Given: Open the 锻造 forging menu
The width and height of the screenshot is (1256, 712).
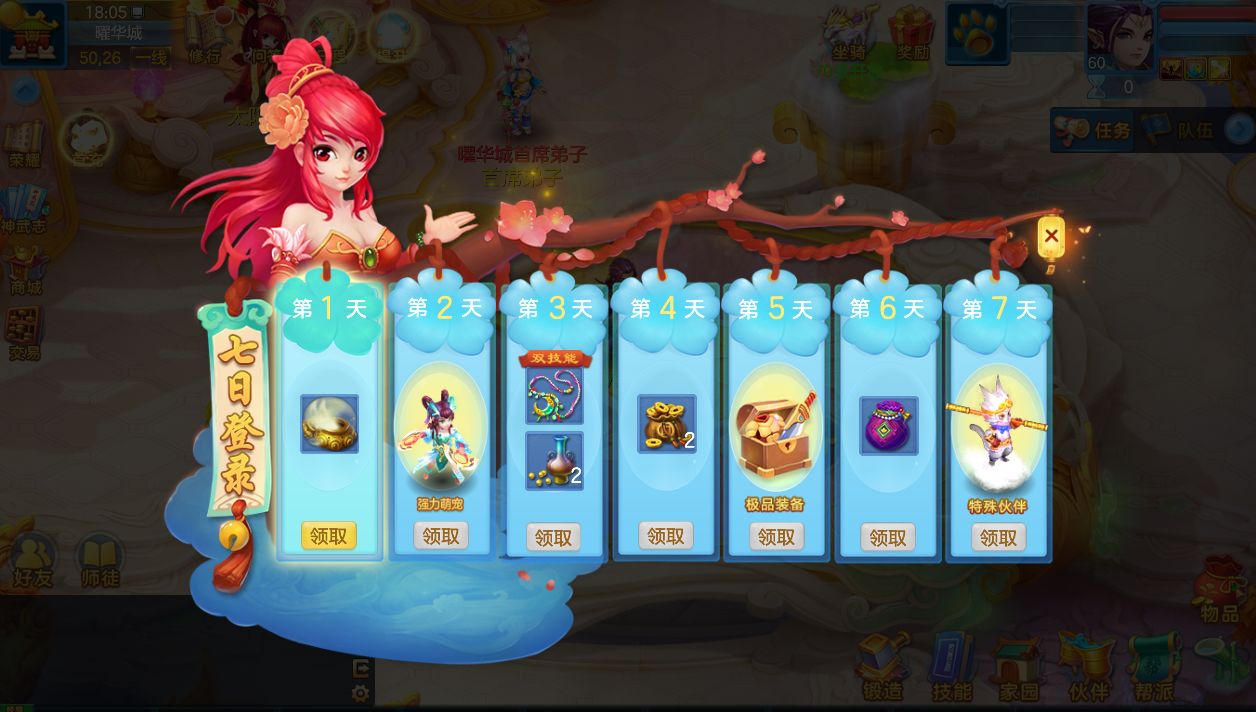Looking at the screenshot, I should pos(883,667).
